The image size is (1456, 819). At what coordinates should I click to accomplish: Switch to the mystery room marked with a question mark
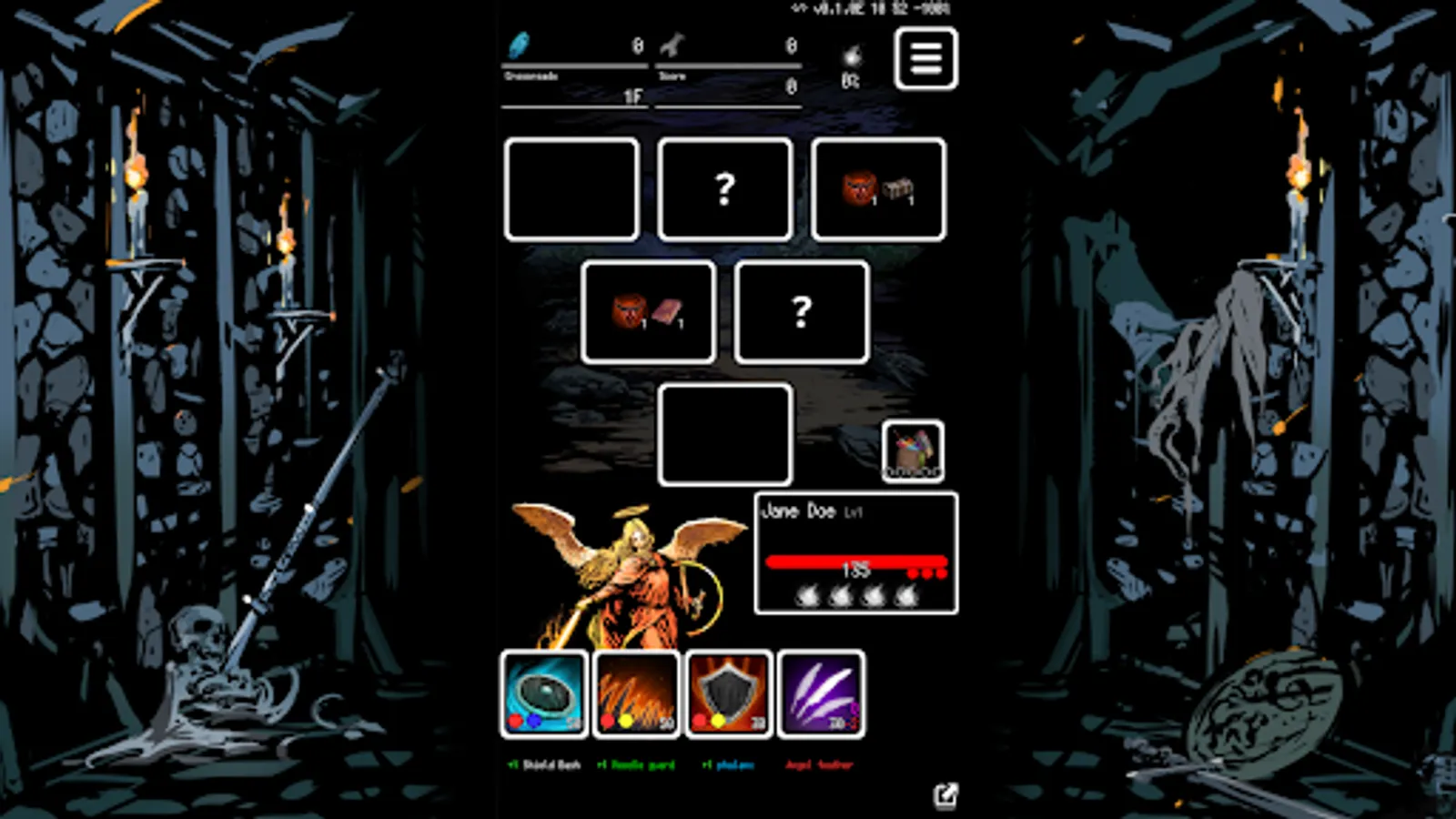724,189
